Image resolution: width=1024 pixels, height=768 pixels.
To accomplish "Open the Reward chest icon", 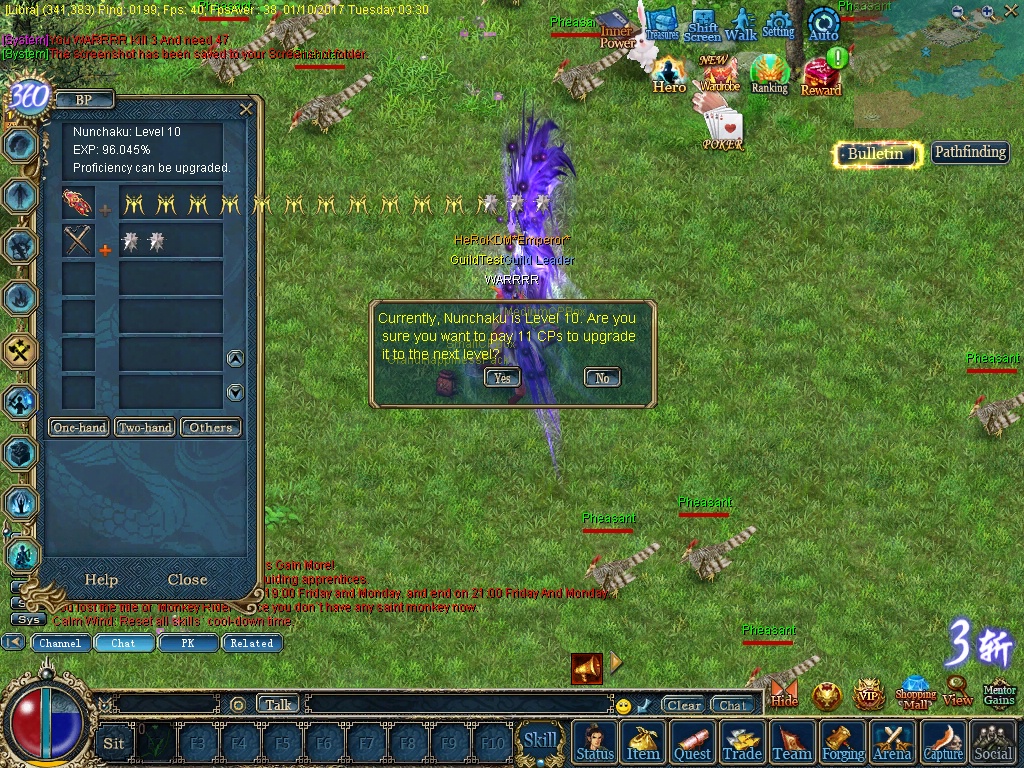I will click(821, 76).
